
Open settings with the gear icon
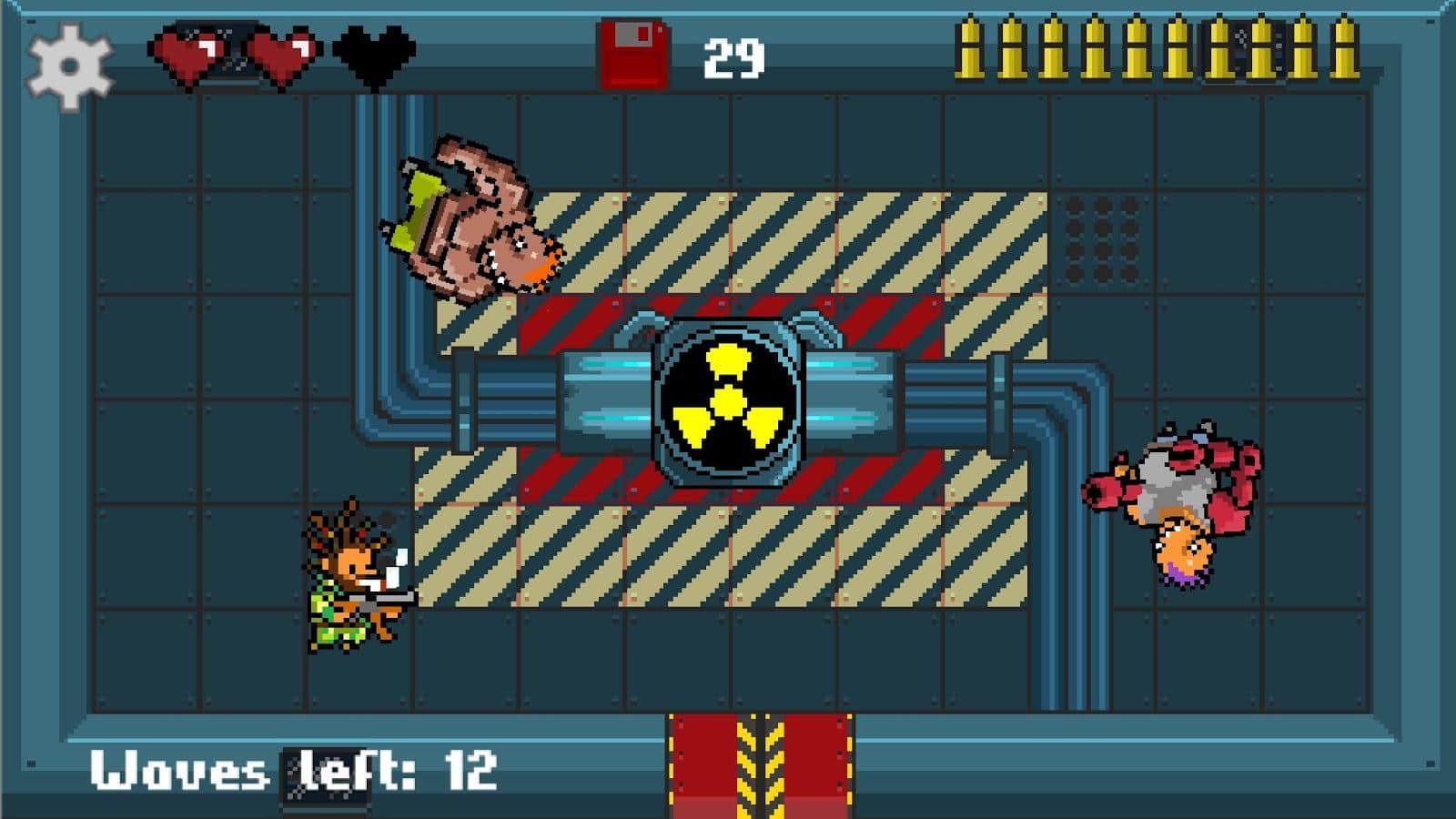tap(69, 65)
